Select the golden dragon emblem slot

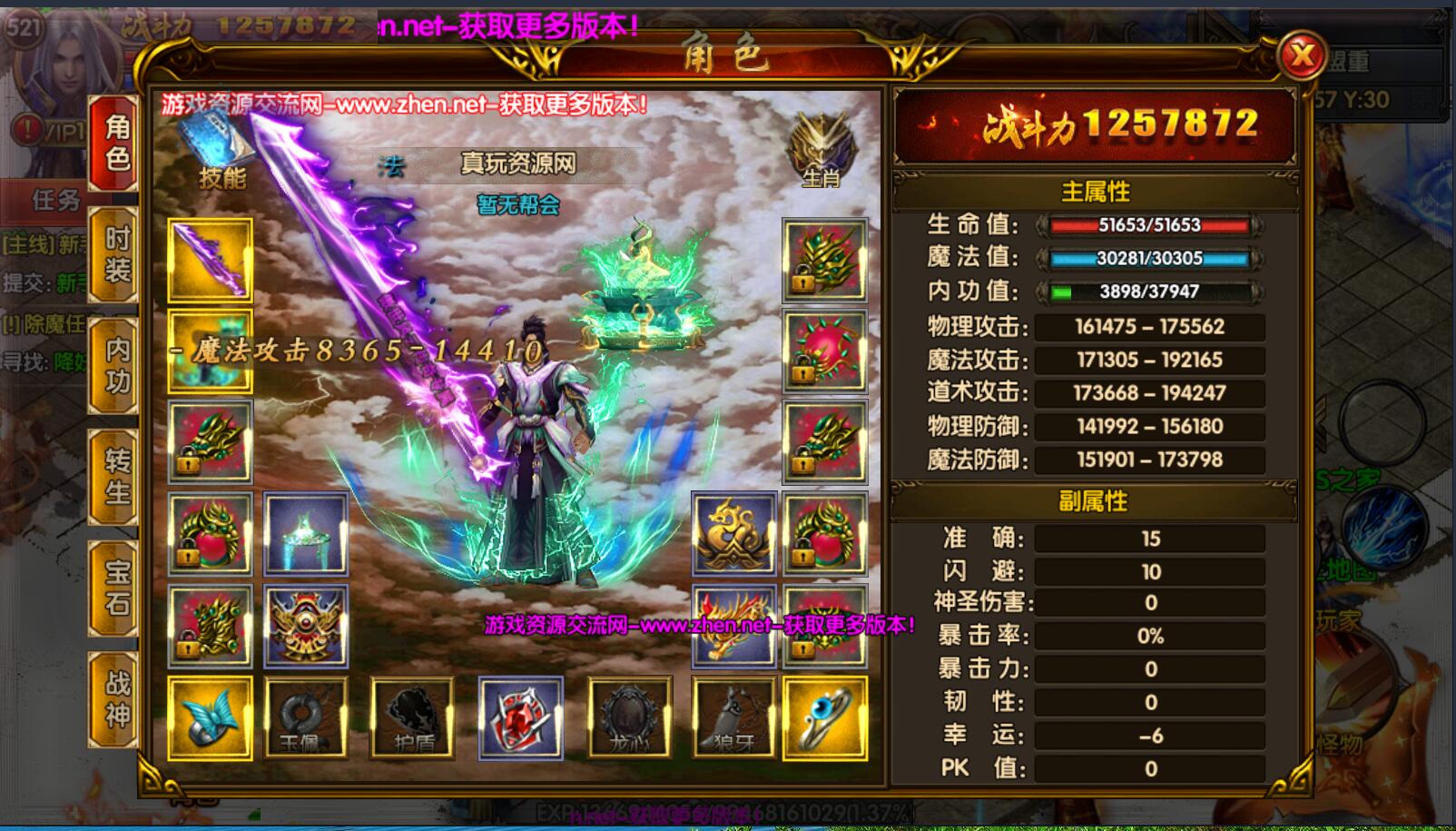click(733, 534)
